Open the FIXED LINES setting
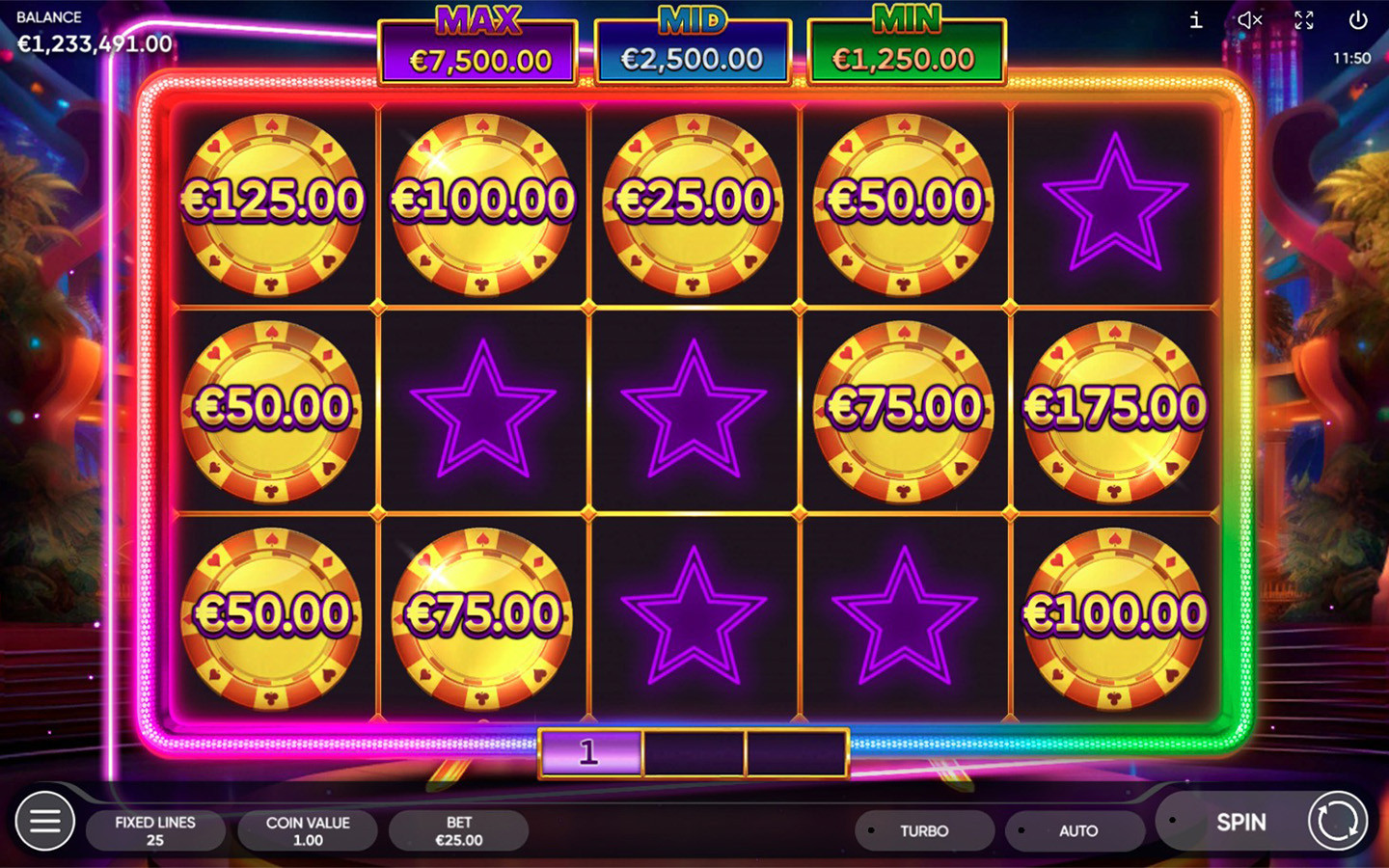Viewport: 1389px width, 868px height. [x=155, y=830]
